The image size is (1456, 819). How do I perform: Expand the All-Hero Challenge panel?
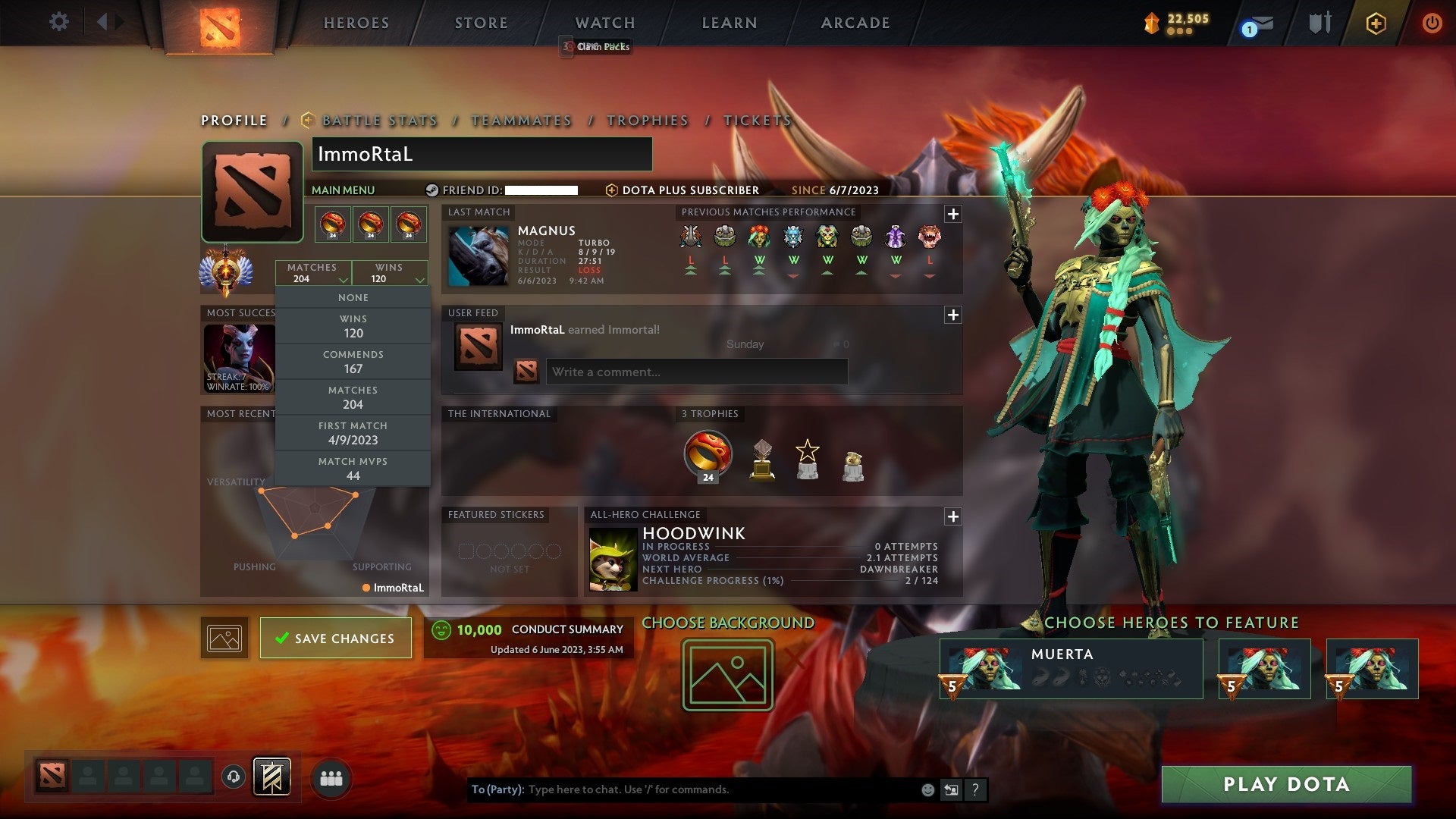pos(952,516)
